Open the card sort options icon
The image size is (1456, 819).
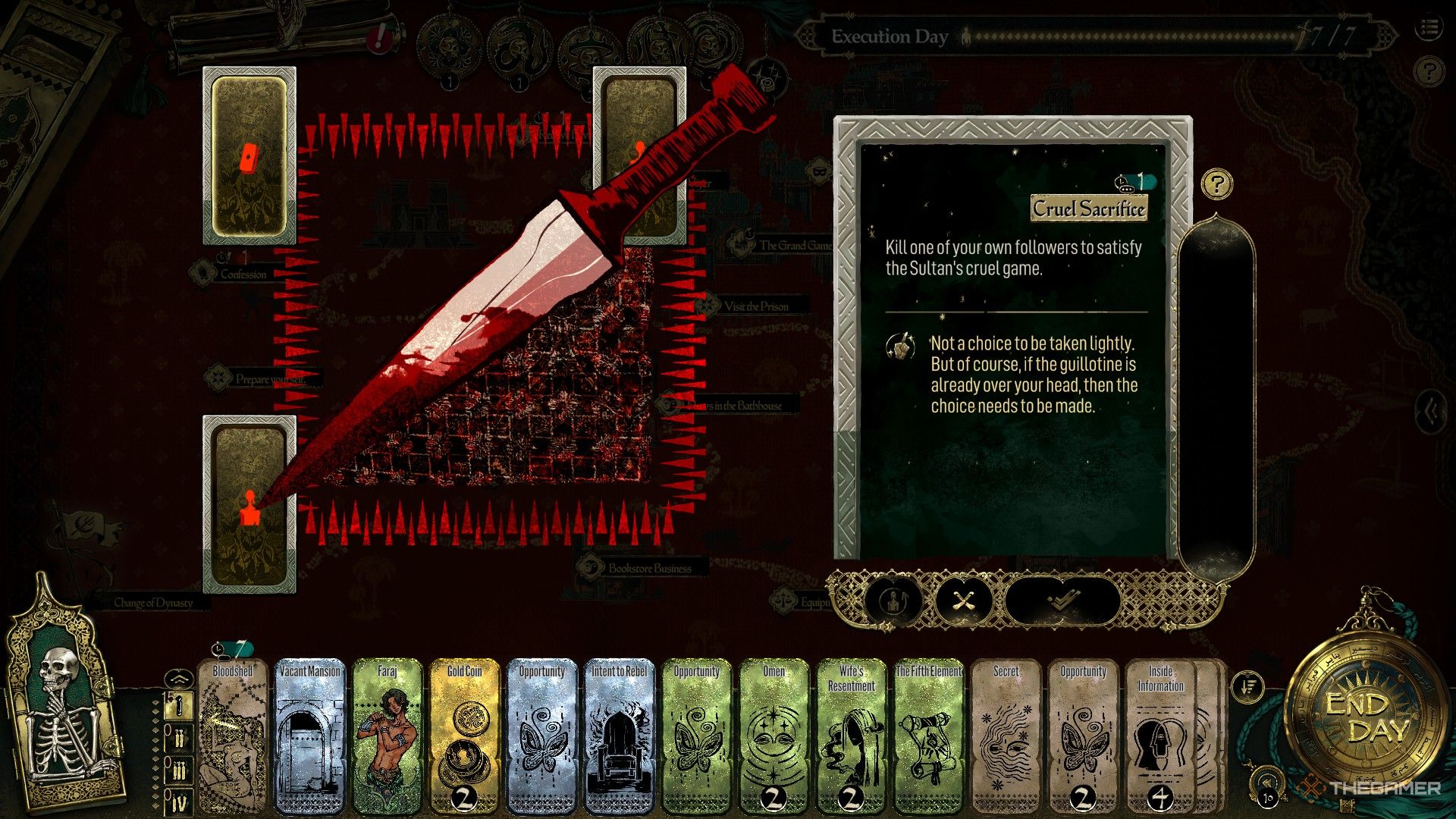point(1247,688)
